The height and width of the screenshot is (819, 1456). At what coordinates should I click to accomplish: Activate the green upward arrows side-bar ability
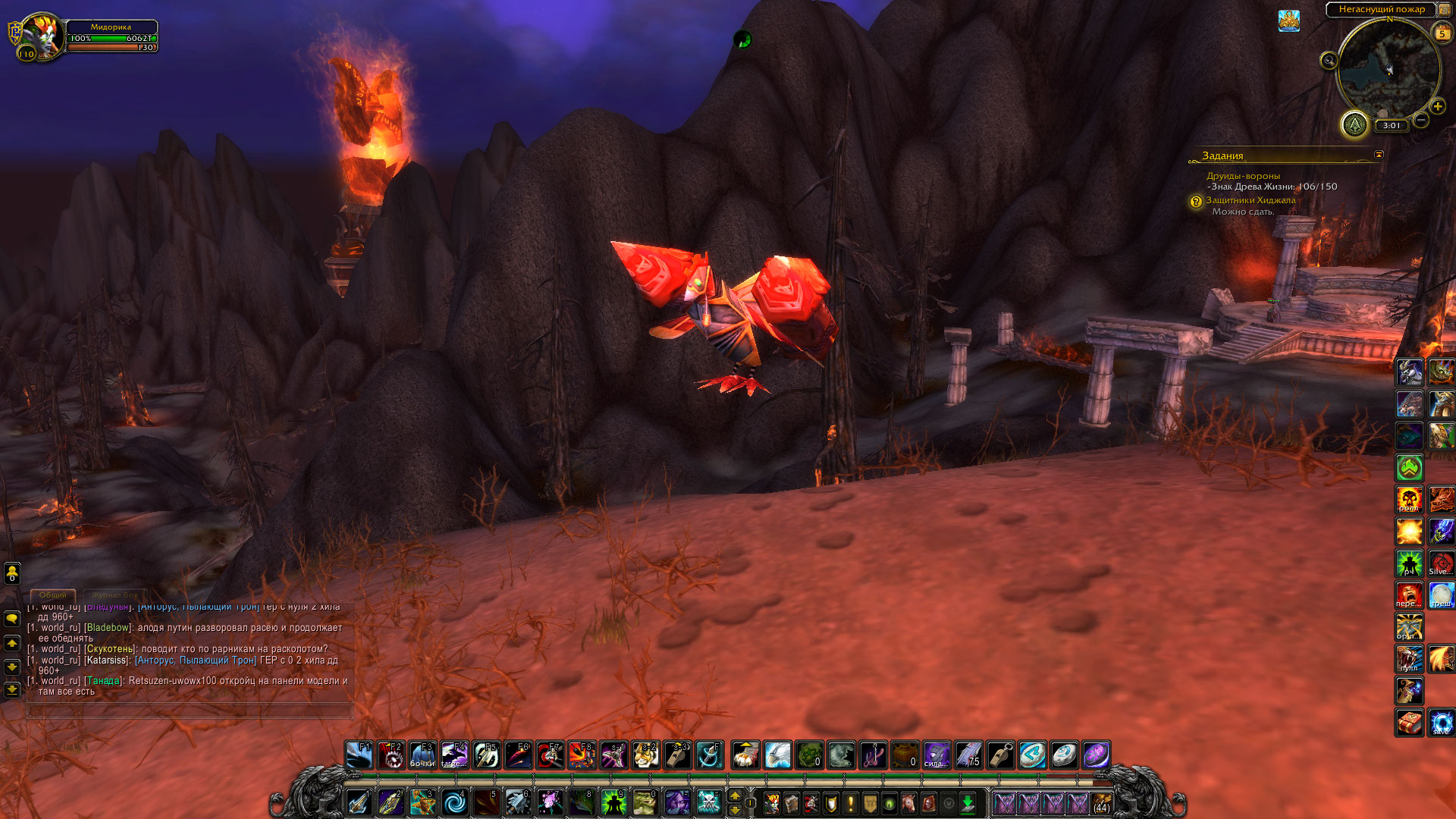(x=1409, y=468)
